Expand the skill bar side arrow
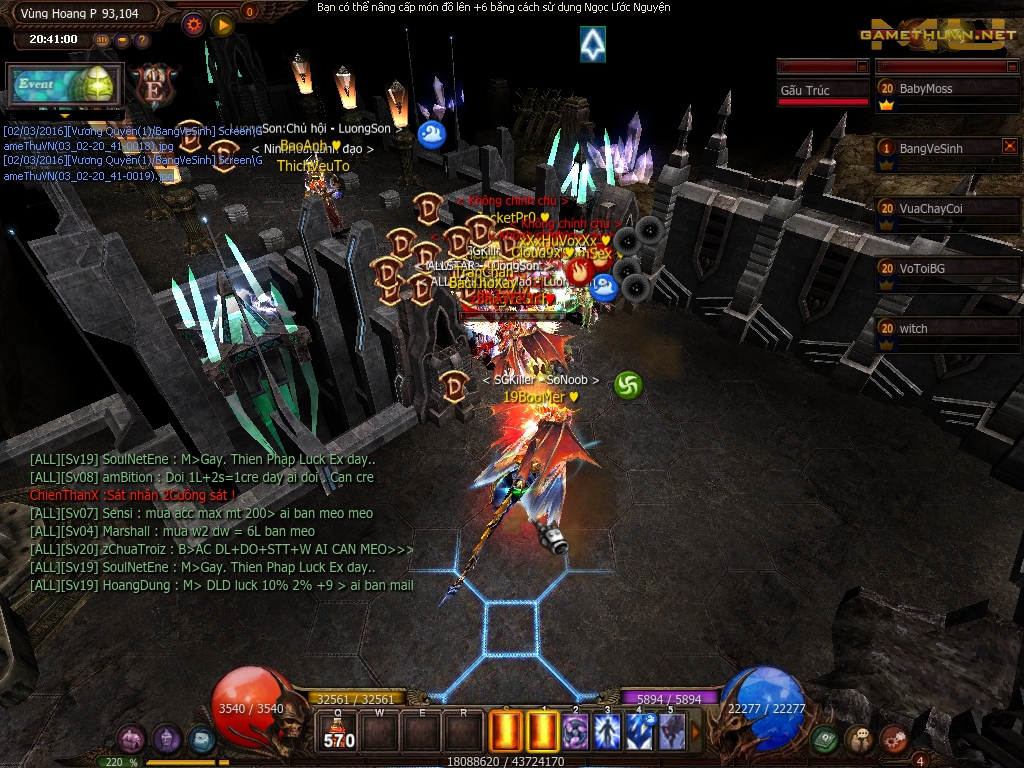This screenshot has width=1024, height=768. click(697, 733)
